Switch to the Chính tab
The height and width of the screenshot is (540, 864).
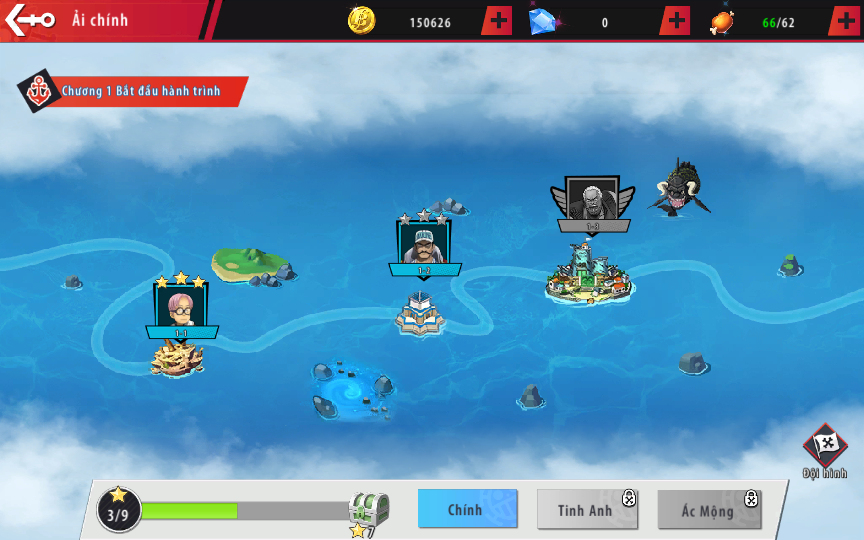click(x=467, y=509)
